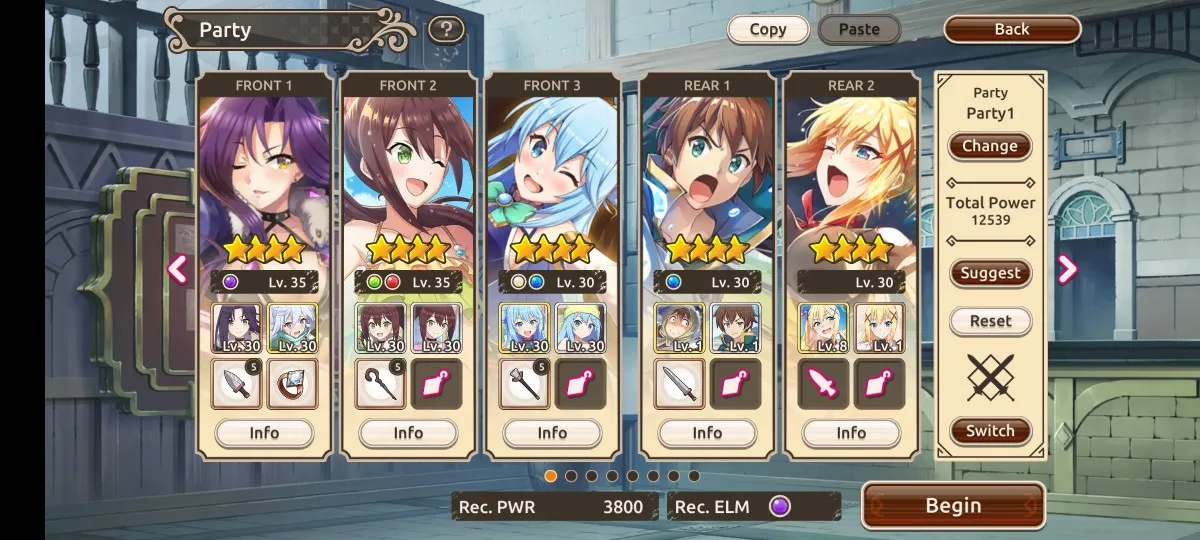Open Info for the Rear 2 character
Image resolution: width=1200 pixels, height=540 pixels.
pyautogui.click(x=851, y=433)
